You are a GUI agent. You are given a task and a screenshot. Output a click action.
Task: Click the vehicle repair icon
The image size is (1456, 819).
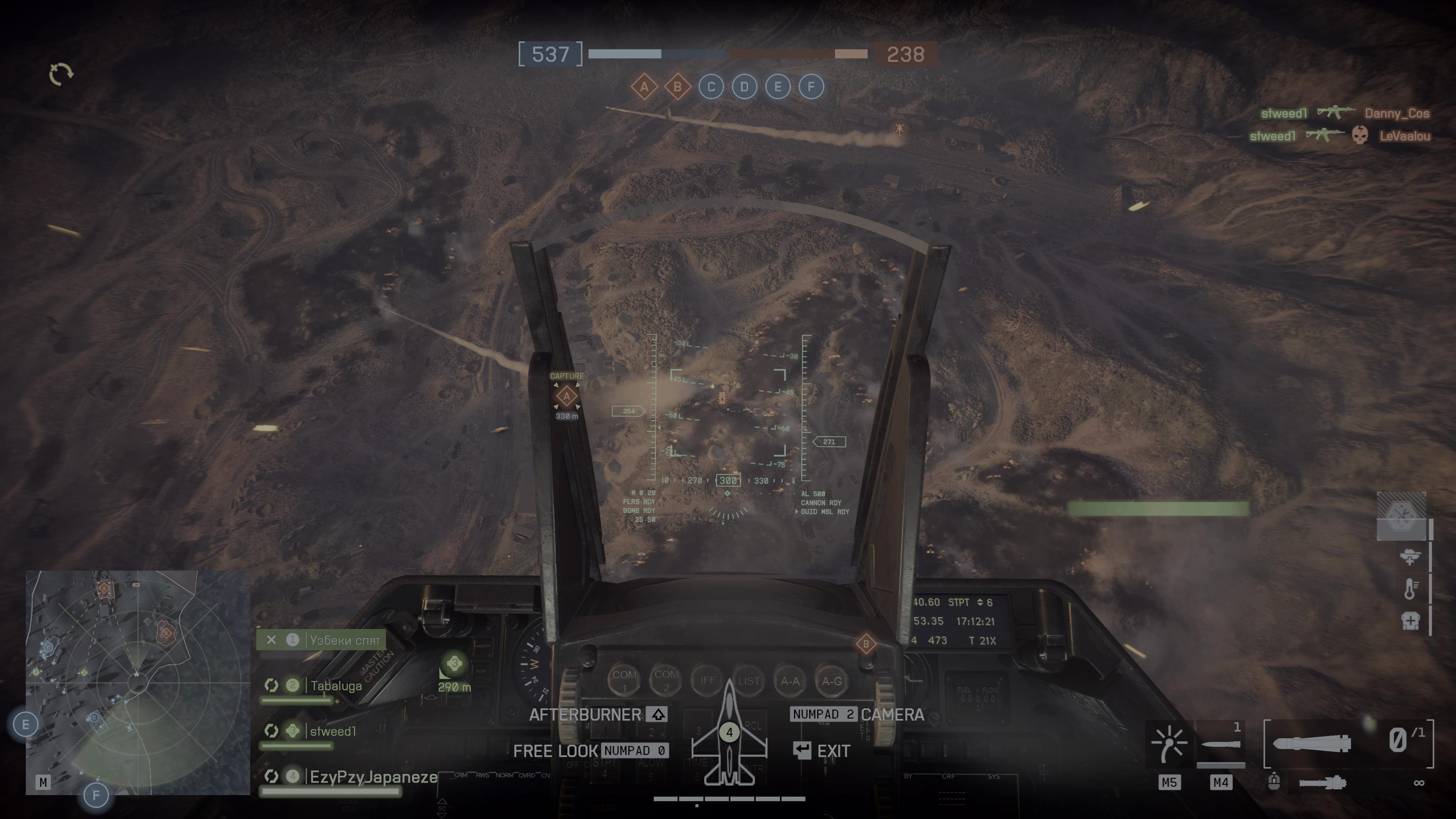point(1410,557)
